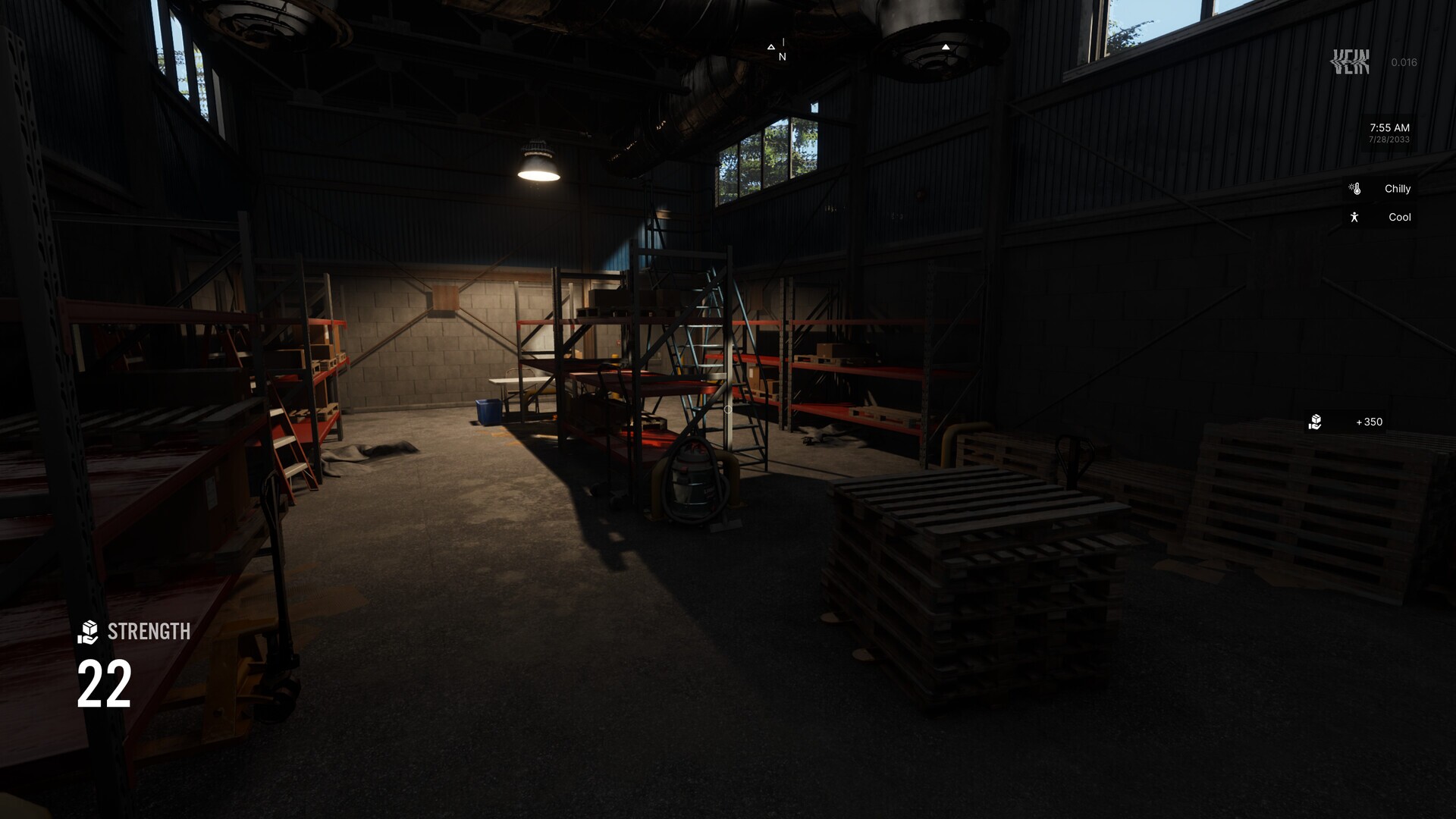Click the N marker on the compass
This screenshot has width=1456, height=819.
(781, 55)
